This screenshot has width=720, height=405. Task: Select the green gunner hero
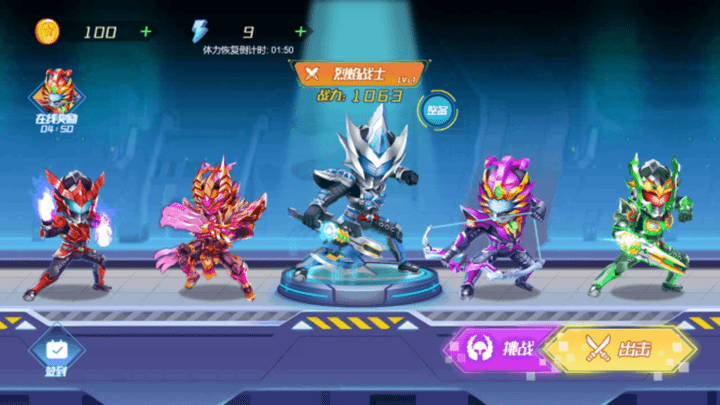click(x=641, y=225)
